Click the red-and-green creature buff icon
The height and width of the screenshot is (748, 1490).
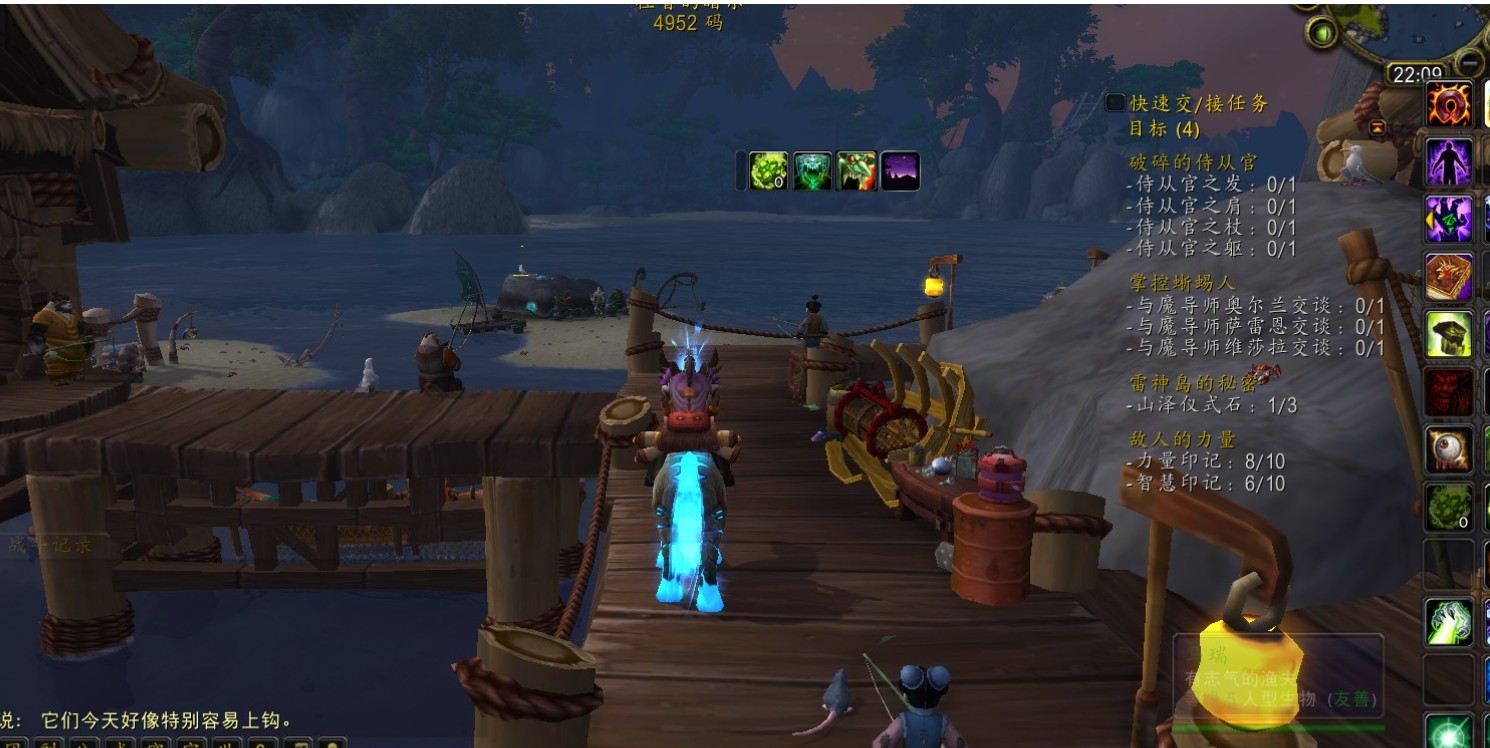[856, 171]
